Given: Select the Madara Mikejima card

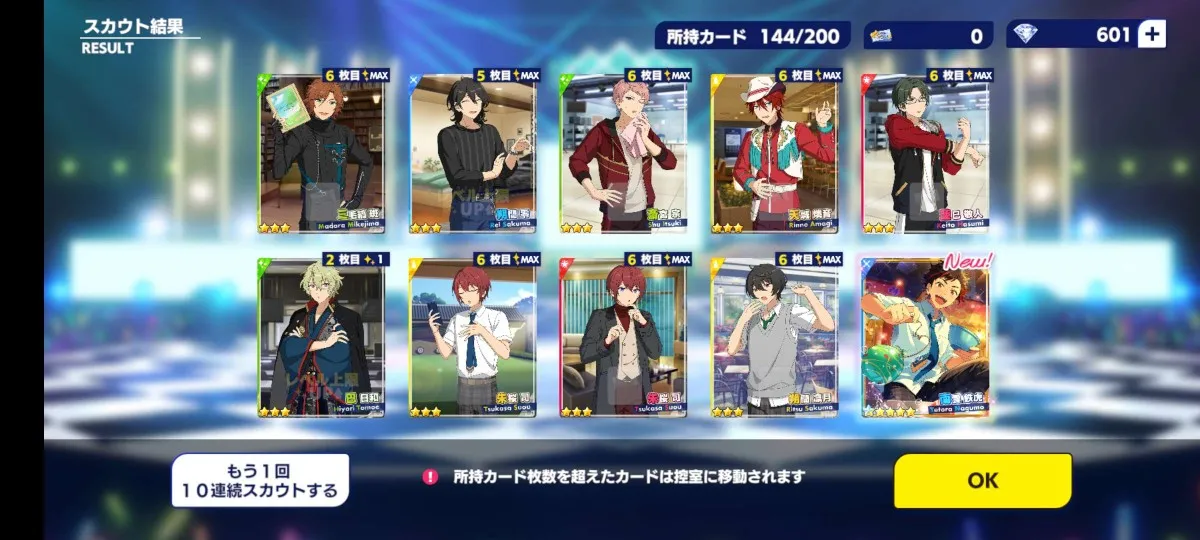Looking at the screenshot, I should tap(321, 152).
